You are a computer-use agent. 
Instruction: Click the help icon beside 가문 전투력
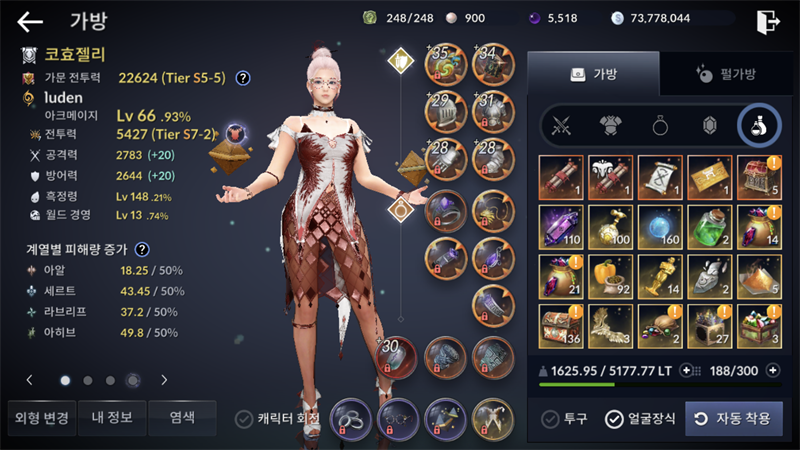(x=242, y=78)
